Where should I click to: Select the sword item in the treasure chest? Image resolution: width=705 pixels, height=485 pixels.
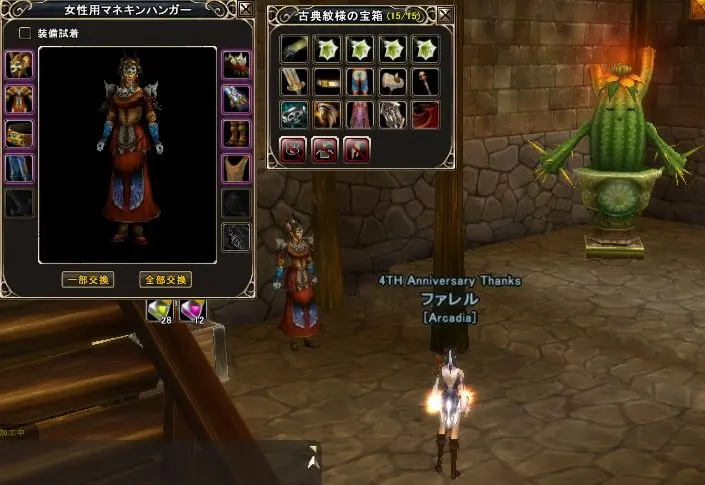pyautogui.click(x=294, y=81)
